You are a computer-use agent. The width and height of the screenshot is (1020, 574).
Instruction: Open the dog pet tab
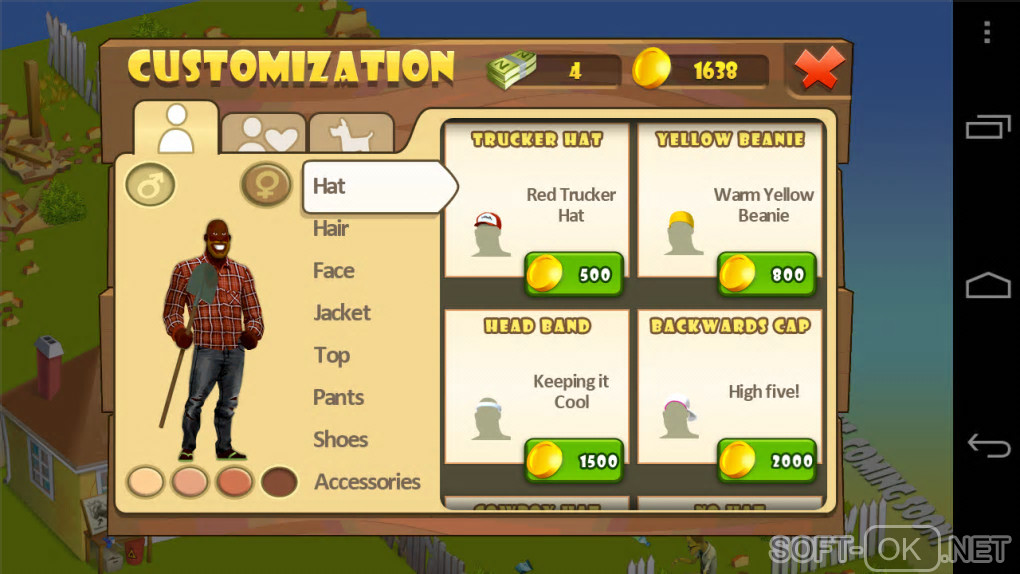(x=350, y=133)
